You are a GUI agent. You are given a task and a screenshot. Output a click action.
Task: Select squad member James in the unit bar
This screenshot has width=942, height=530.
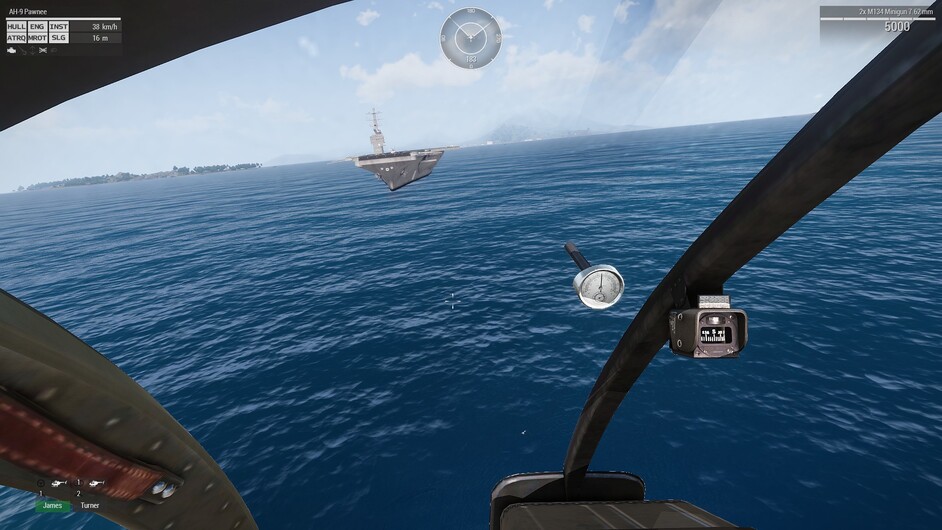[x=52, y=505]
